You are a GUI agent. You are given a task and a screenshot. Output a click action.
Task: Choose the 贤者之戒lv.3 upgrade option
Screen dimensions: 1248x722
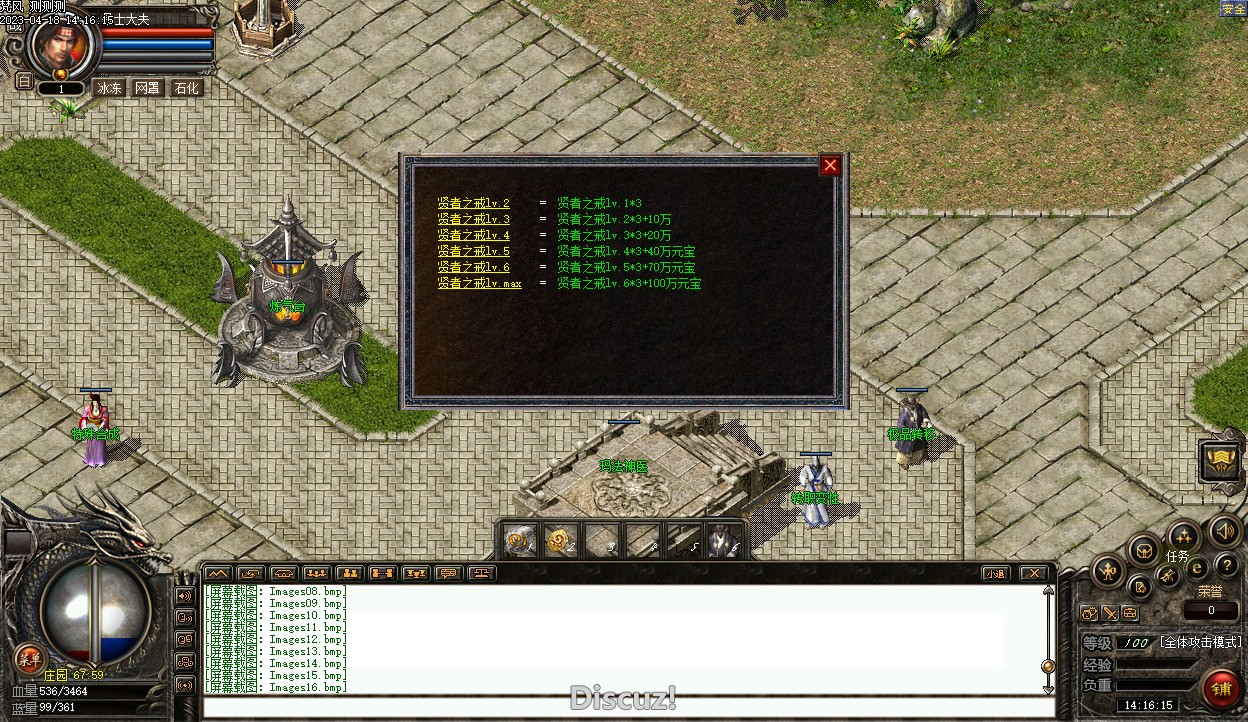tap(473, 219)
